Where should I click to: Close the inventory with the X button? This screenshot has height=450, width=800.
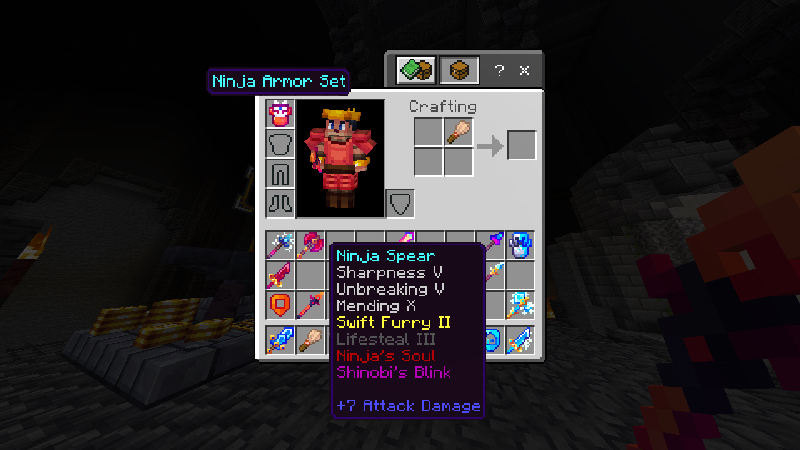click(x=525, y=71)
